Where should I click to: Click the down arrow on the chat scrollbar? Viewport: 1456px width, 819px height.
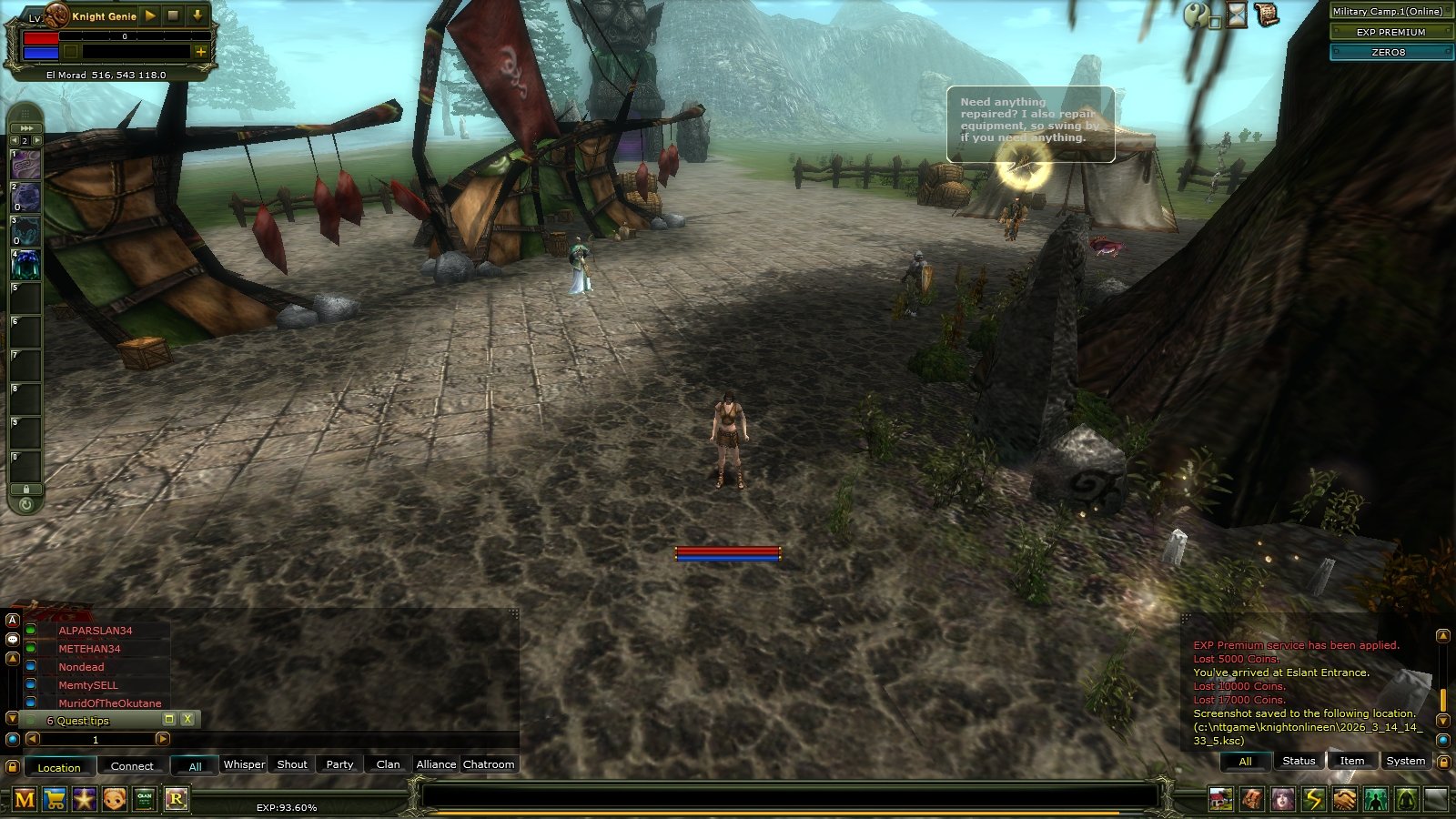[x=1443, y=722]
